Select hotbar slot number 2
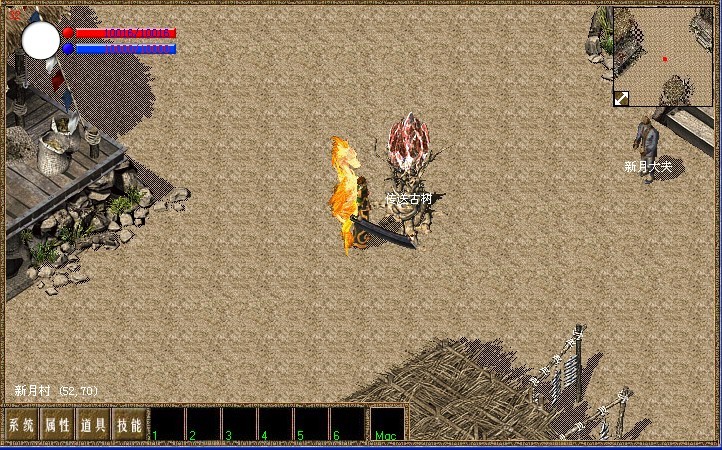Screen dimensions: 722x450 (x=203, y=424)
